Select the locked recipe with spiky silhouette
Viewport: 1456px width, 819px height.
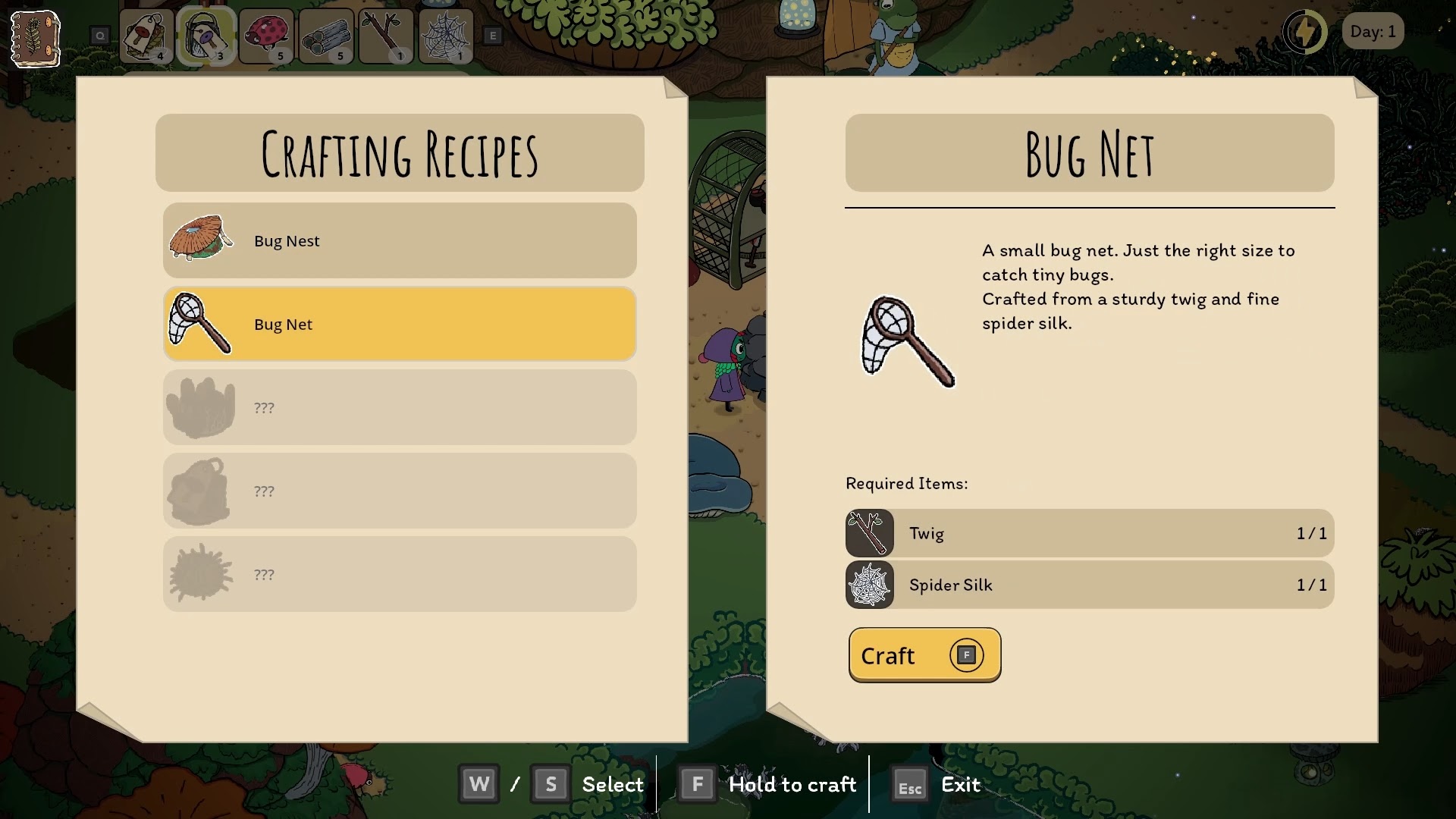pos(400,574)
